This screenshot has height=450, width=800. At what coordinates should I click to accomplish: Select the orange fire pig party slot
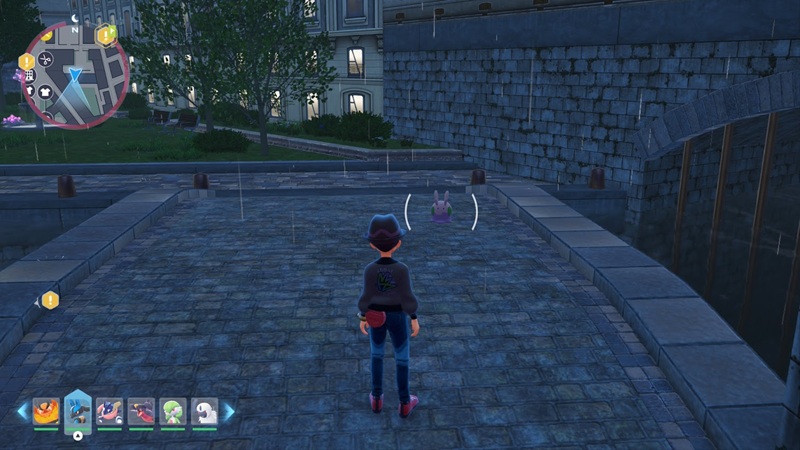[x=46, y=410]
